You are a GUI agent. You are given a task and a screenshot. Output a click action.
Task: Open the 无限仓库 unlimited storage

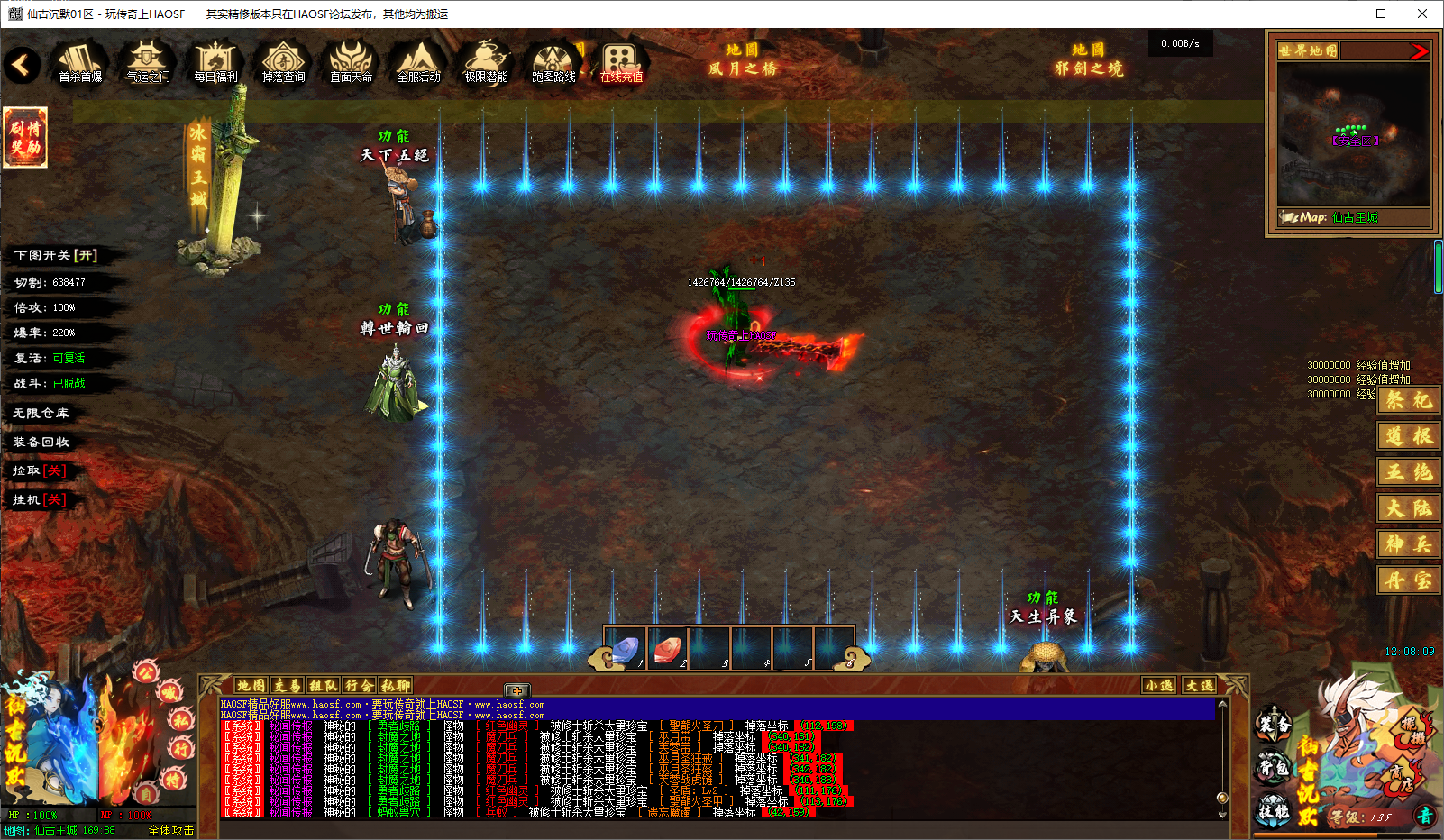pyautogui.click(x=41, y=413)
